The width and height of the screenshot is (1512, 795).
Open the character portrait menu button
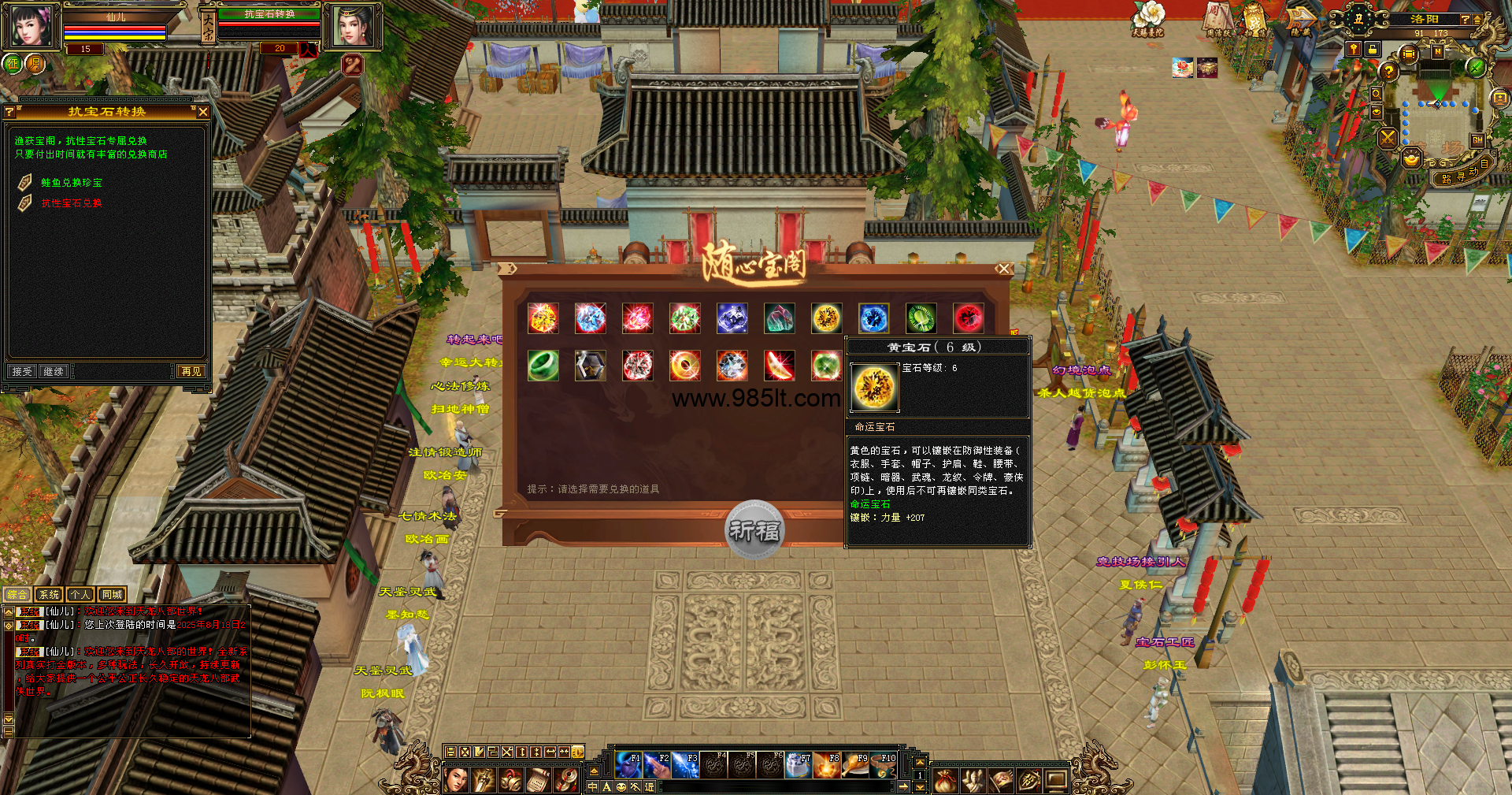(x=456, y=780)
